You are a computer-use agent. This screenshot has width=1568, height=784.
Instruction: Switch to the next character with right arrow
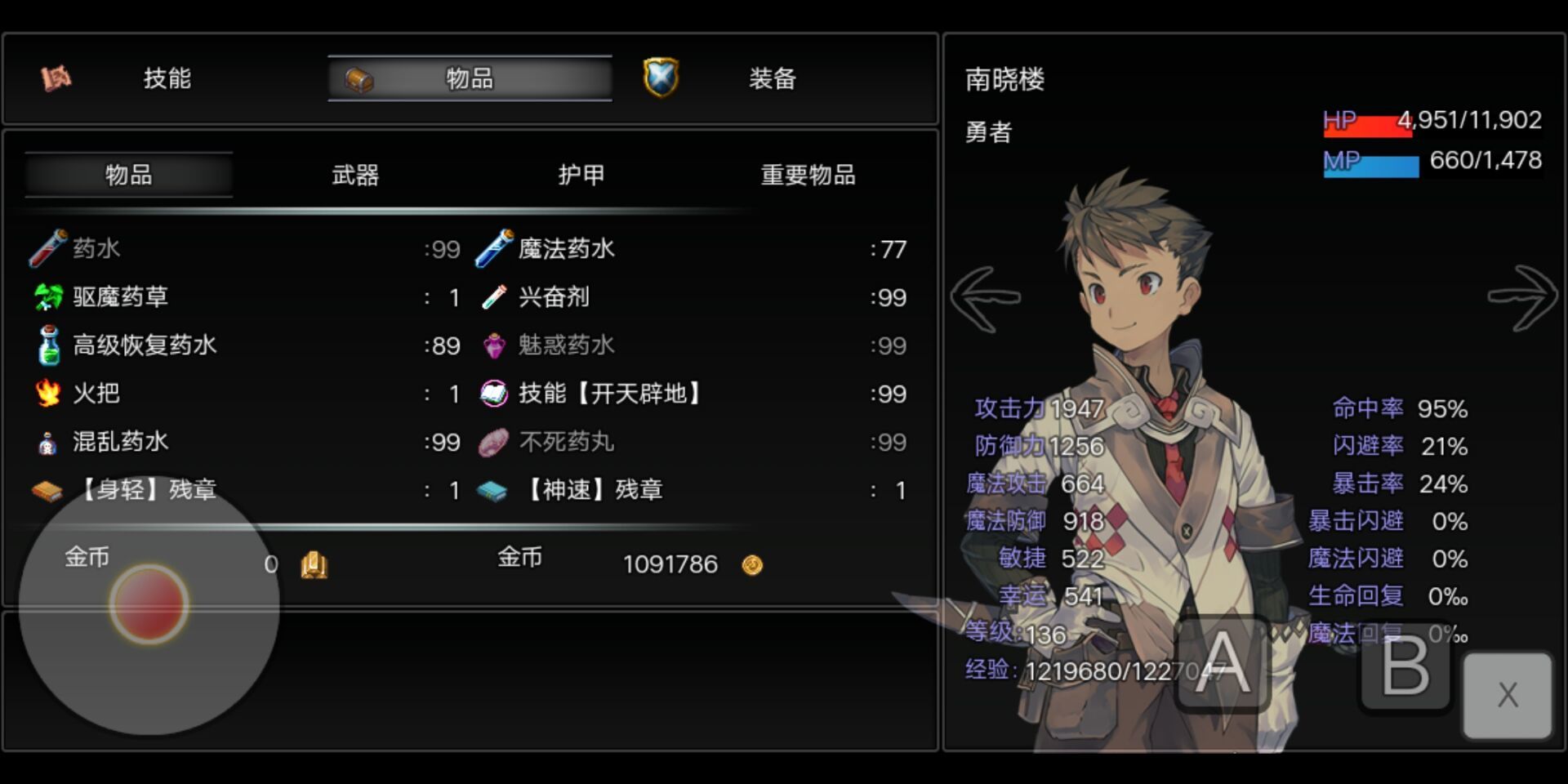(x=1522, y=298)
